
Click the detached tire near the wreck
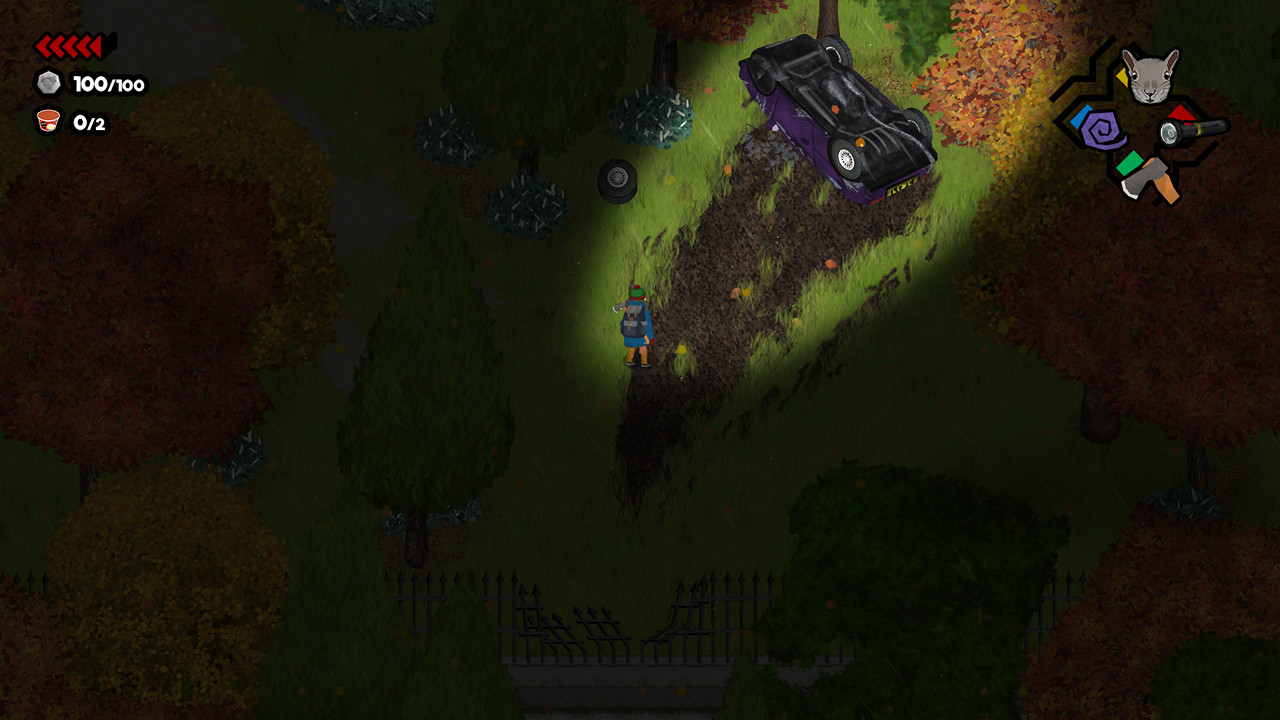pyautogui.click(x=615, y=181)
